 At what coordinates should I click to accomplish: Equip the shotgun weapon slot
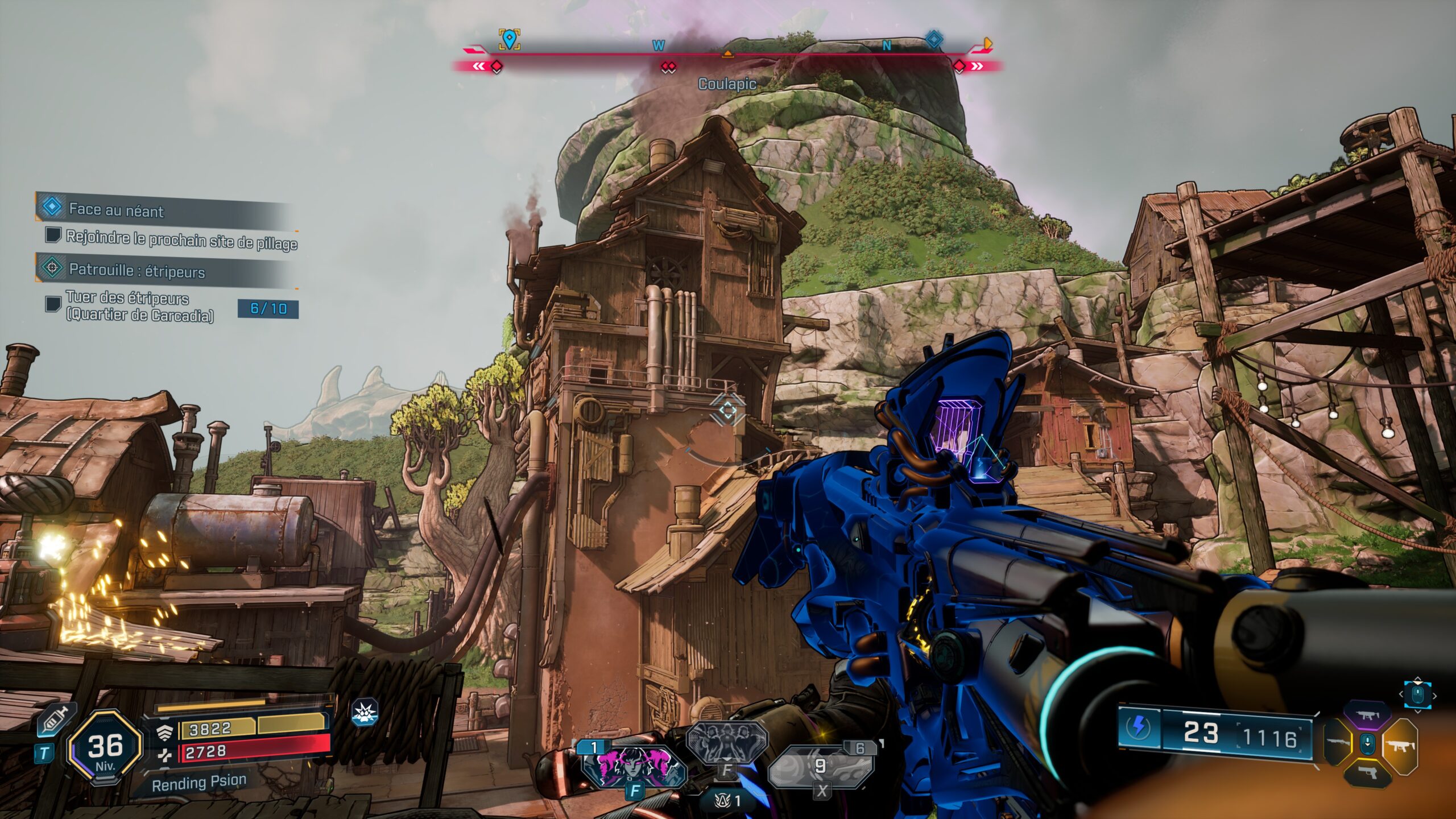click(x=1337, y=743)
